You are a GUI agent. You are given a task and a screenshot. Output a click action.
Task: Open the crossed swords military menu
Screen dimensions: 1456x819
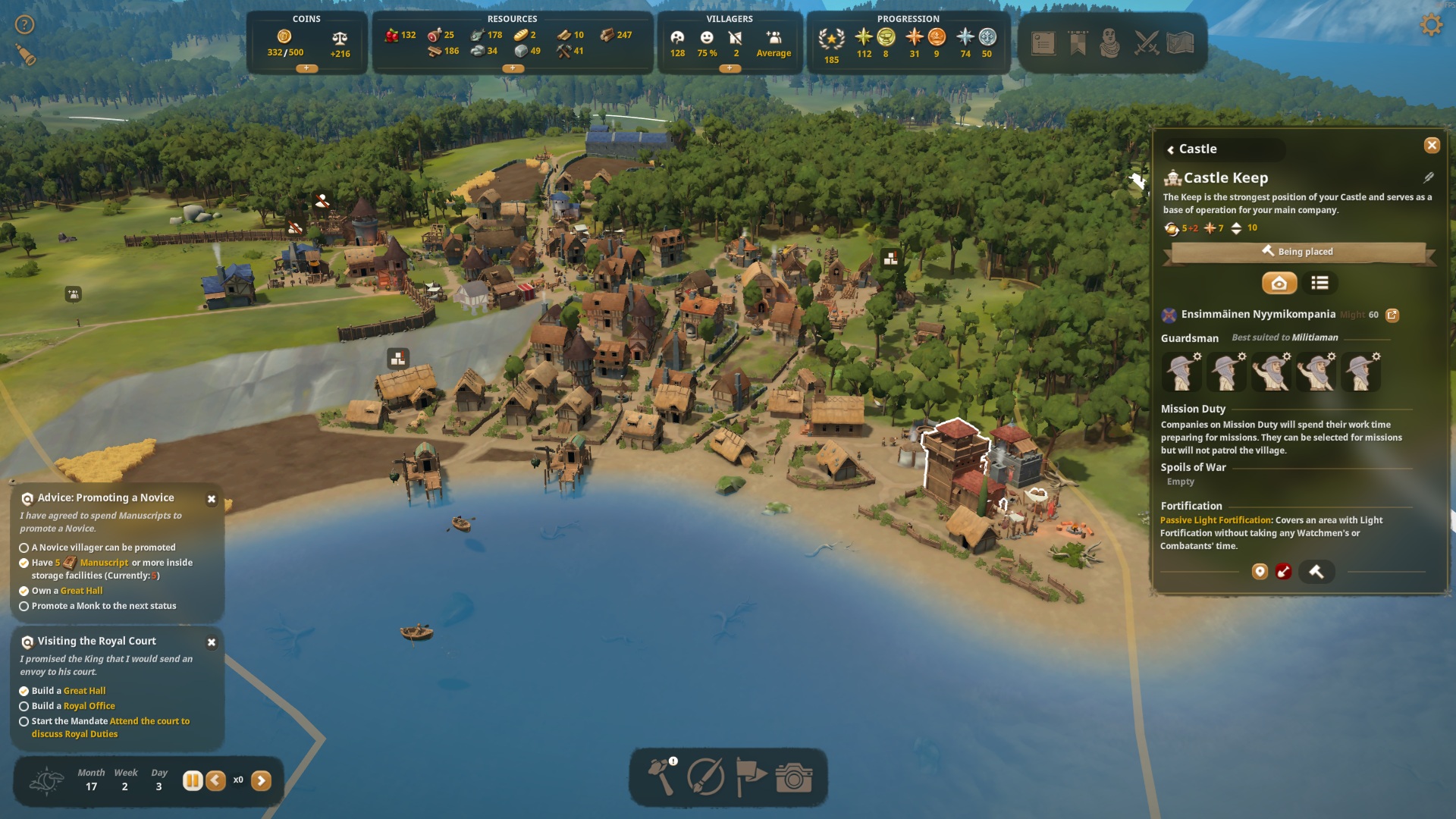(1147, 43)
